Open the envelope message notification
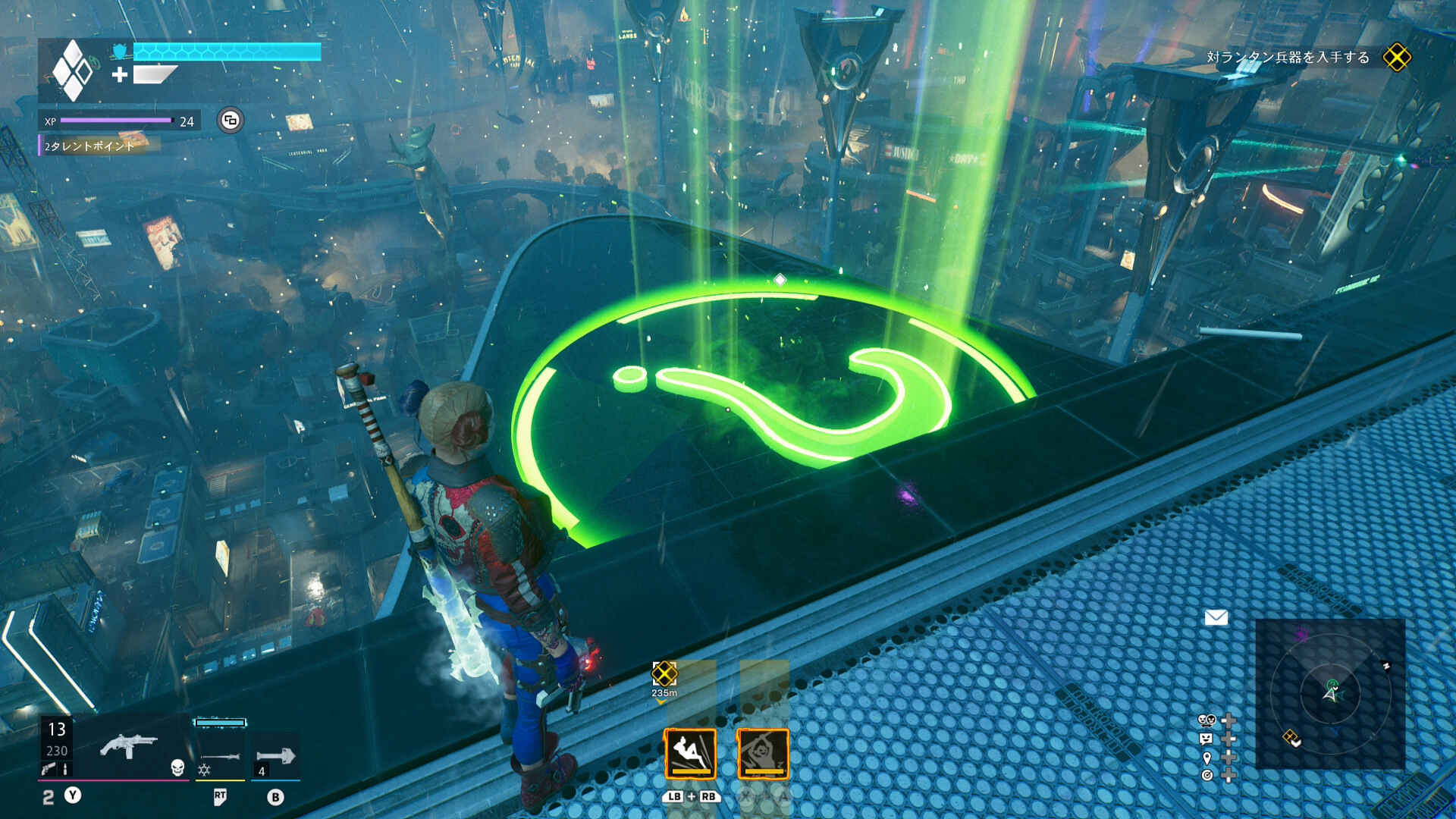This screenshot has width=1456, height=819. click(x=1216, y=617)
